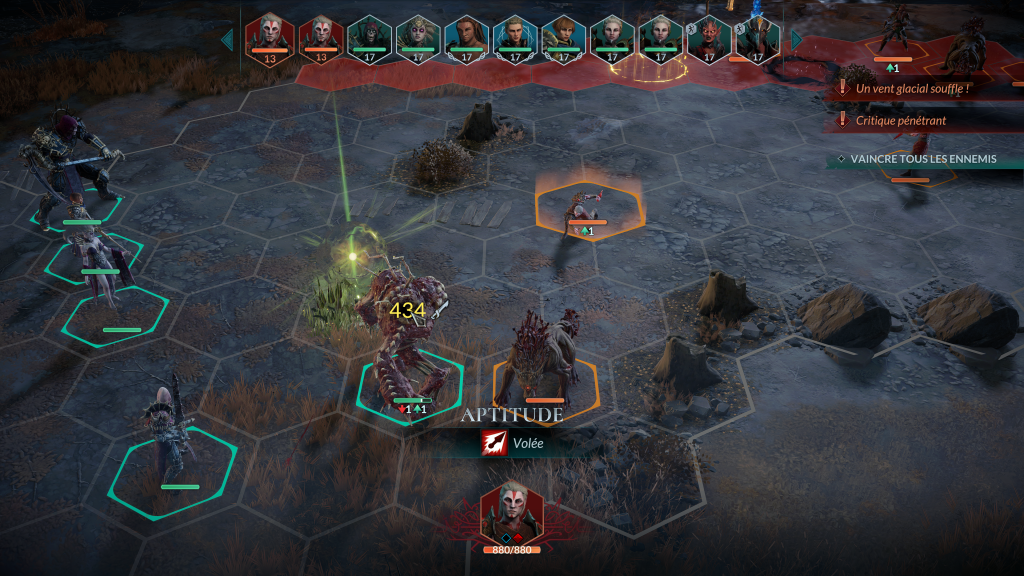Pick the ginger-haired hero portrait in turn order
1024x576 pixels.
click(x=563, y=37)
